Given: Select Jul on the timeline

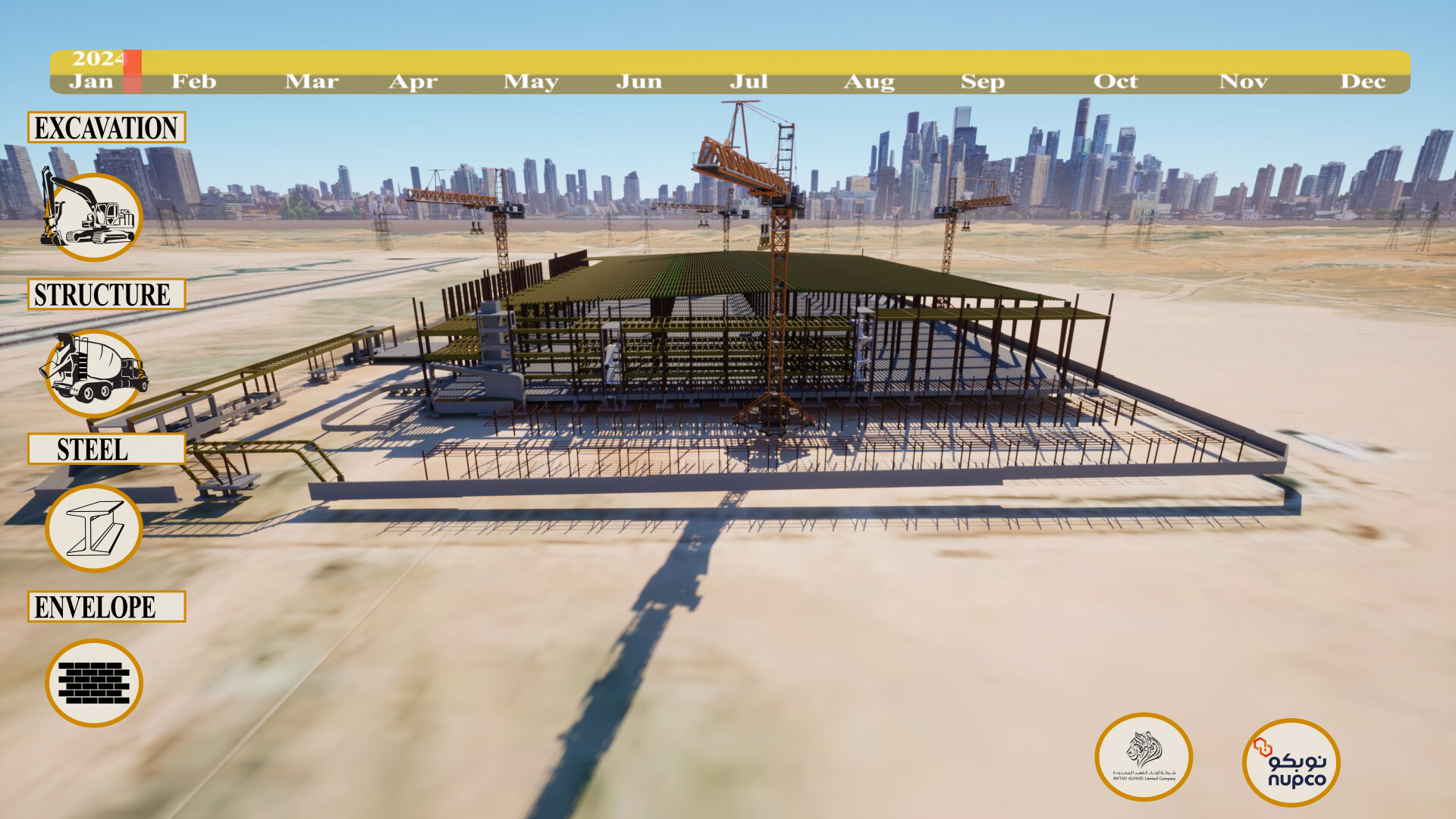Looking at the screenshot, I should 748,81.
